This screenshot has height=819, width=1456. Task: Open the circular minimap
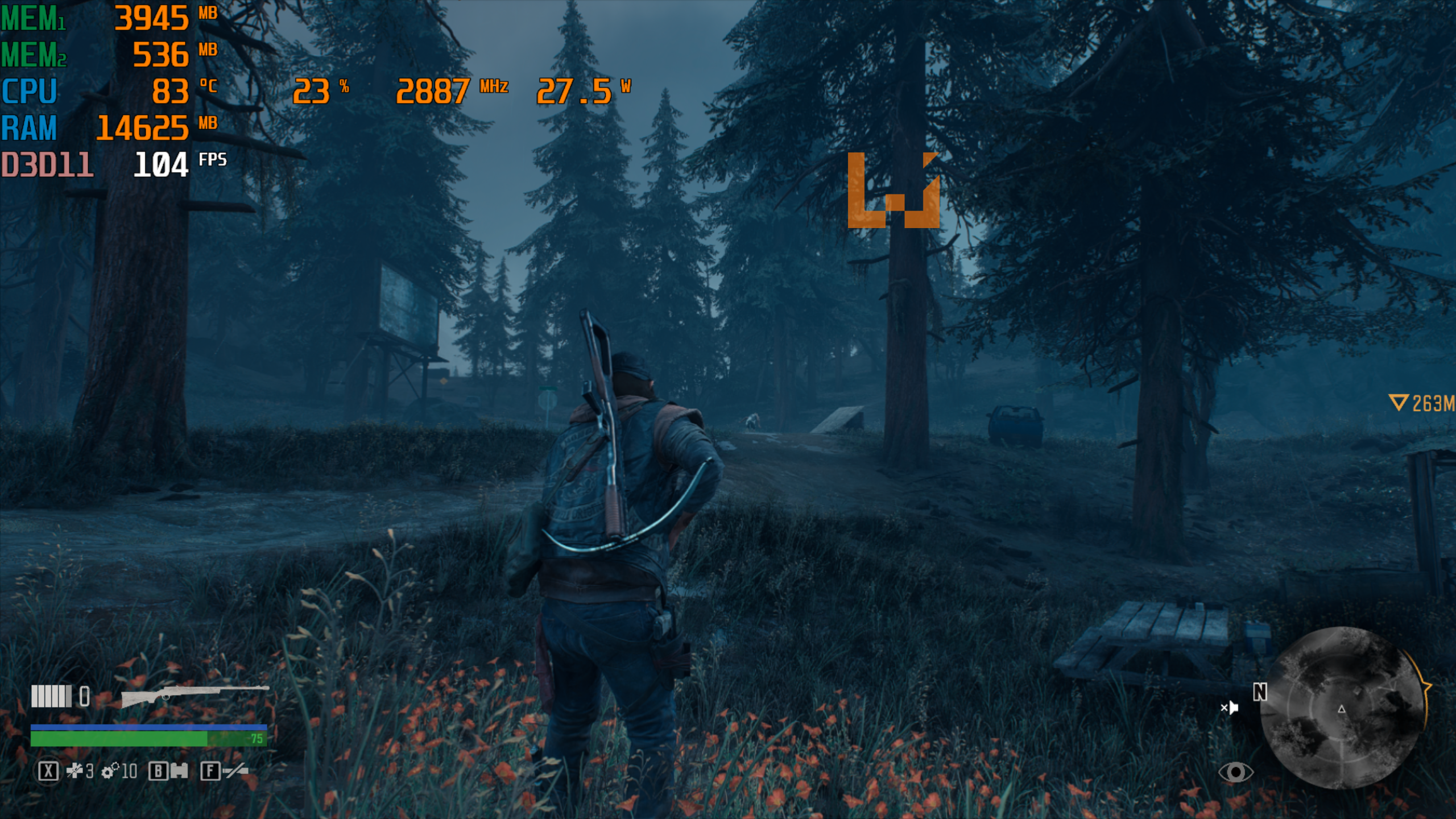1342,708
